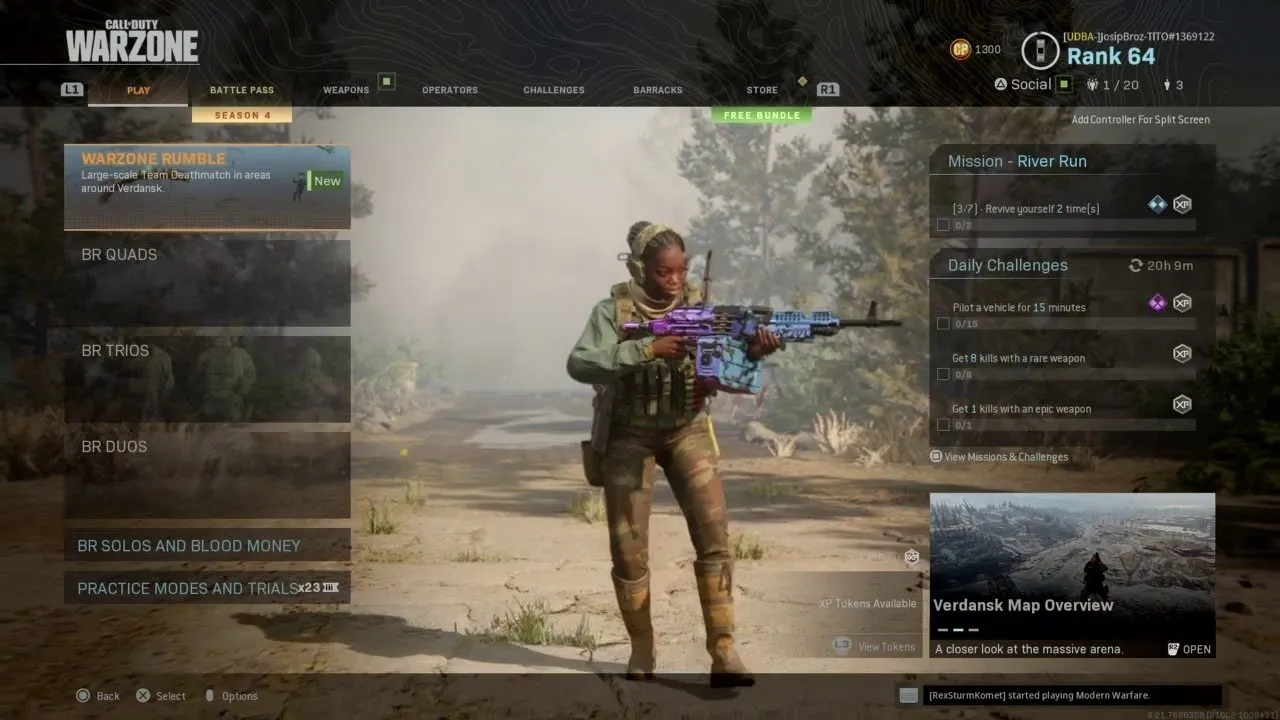Open the River Run mission panel
Image resolution: width=1280 pixels, height=720 pixels.
pyautogui.click(x=1071, y=161)
